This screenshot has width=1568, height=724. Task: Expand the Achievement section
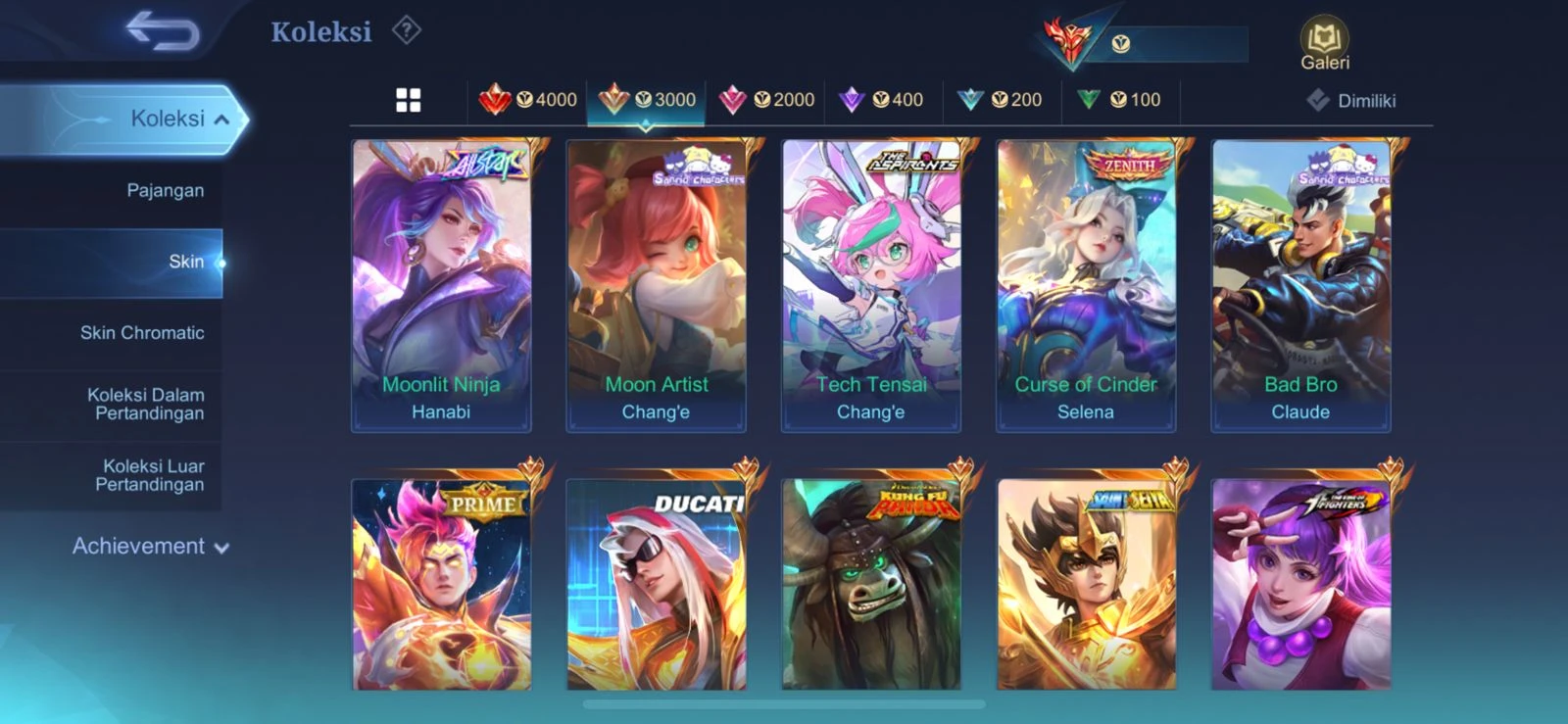pos(150,547)
